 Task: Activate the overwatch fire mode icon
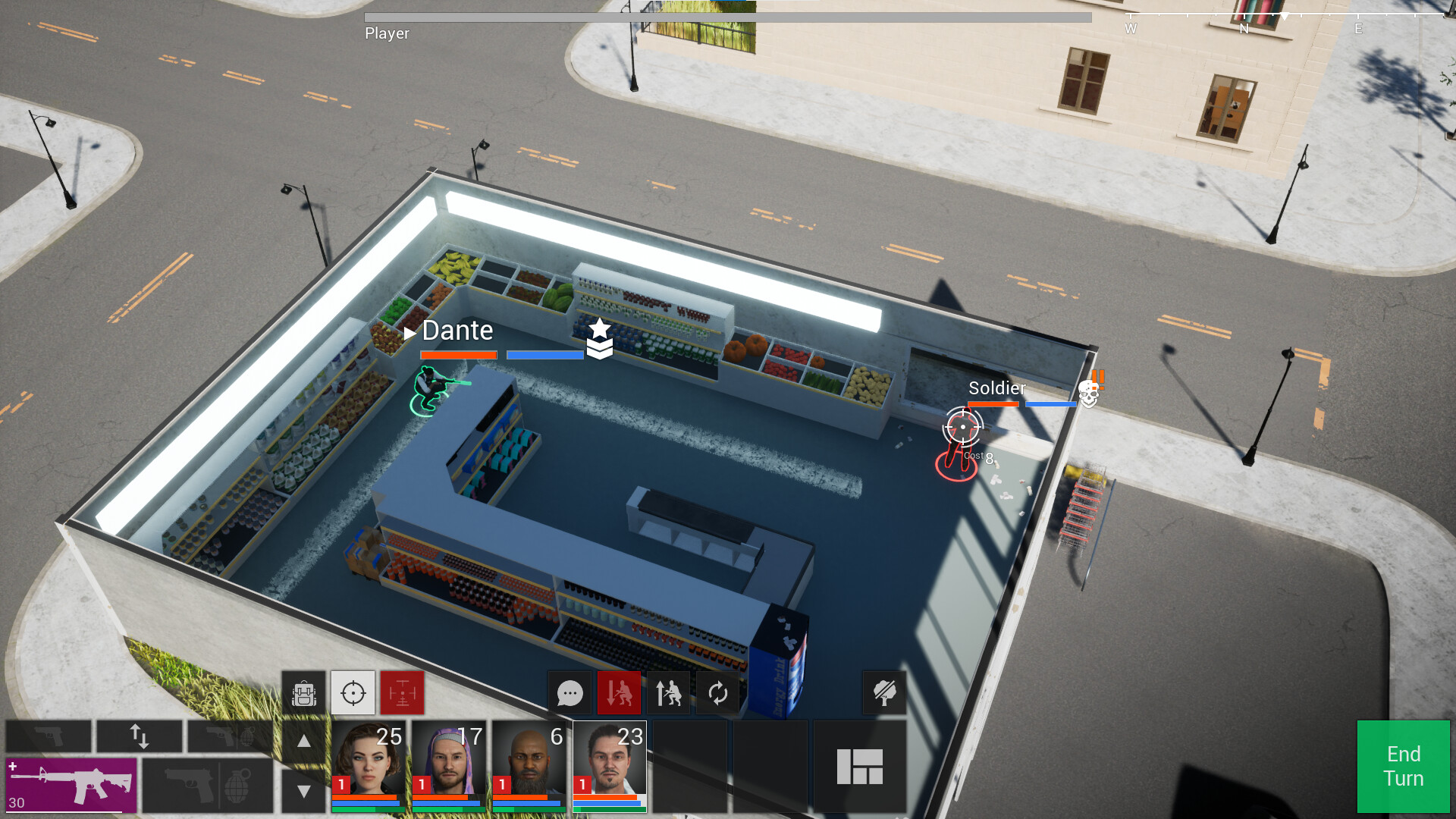coord(402,692)
